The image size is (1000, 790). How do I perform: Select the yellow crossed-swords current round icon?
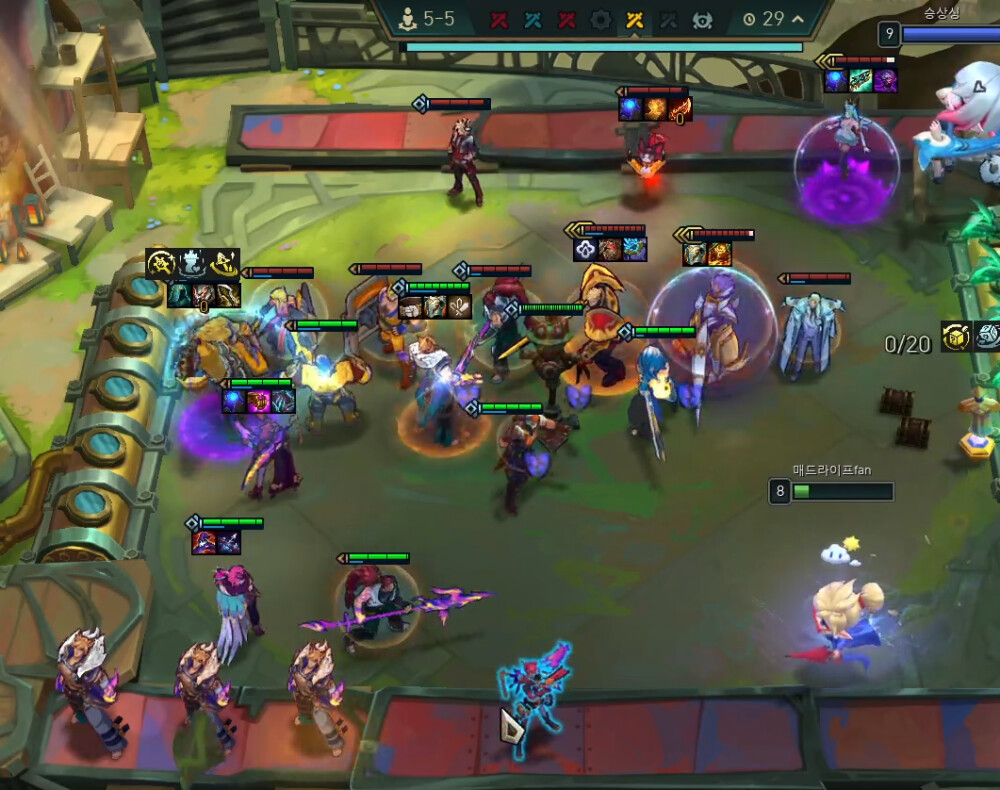tap(634, 19)
